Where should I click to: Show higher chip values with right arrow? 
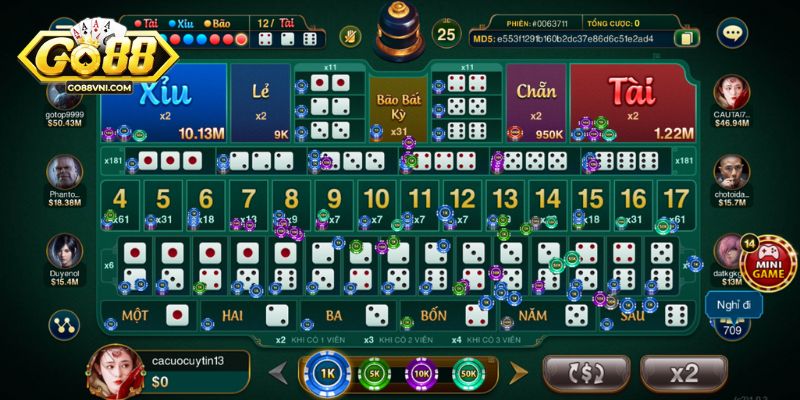[517, 373]
